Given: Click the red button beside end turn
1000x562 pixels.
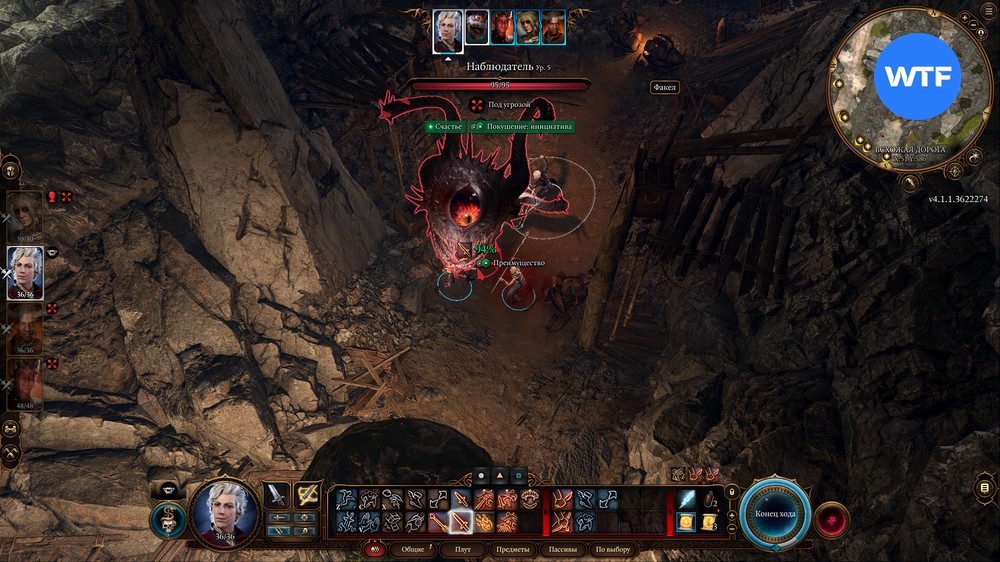Looking at the screenshot, I should pyautogui.click(x=832, y=520).
